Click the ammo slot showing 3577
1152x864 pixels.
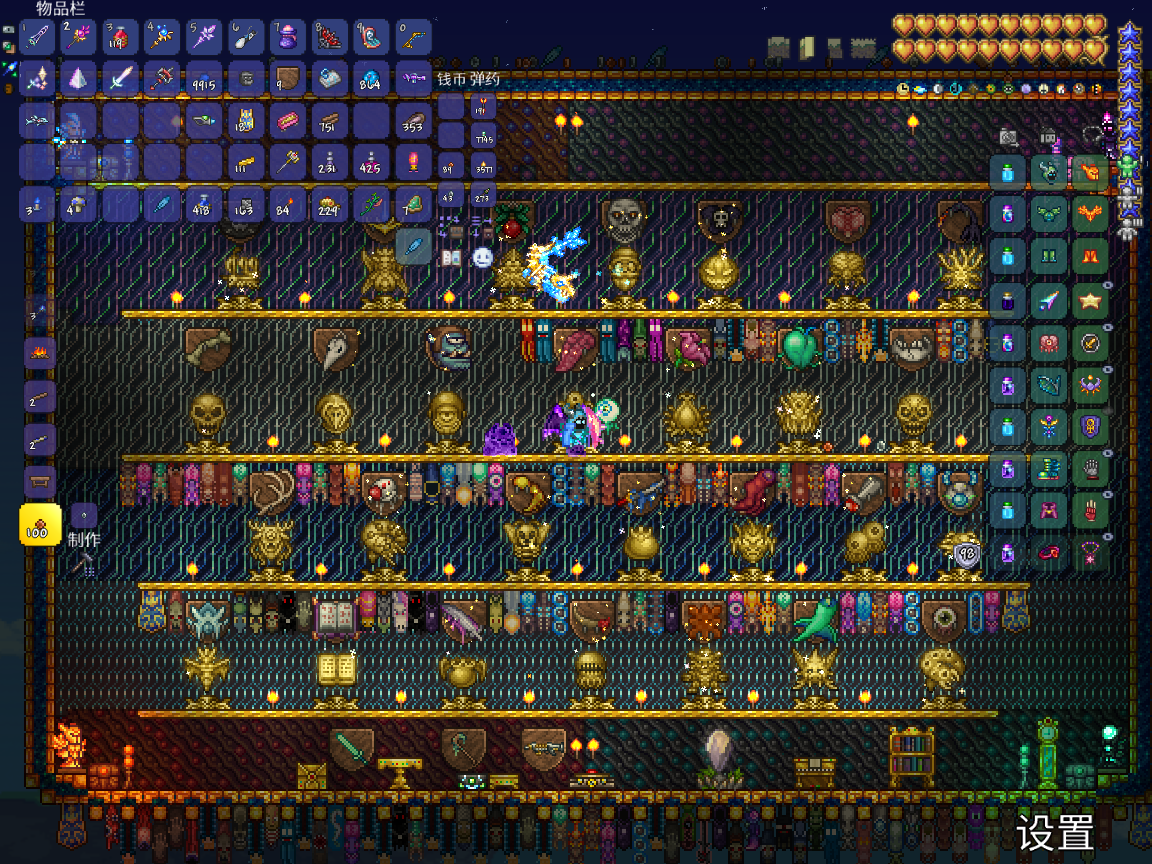click(484, 164)
